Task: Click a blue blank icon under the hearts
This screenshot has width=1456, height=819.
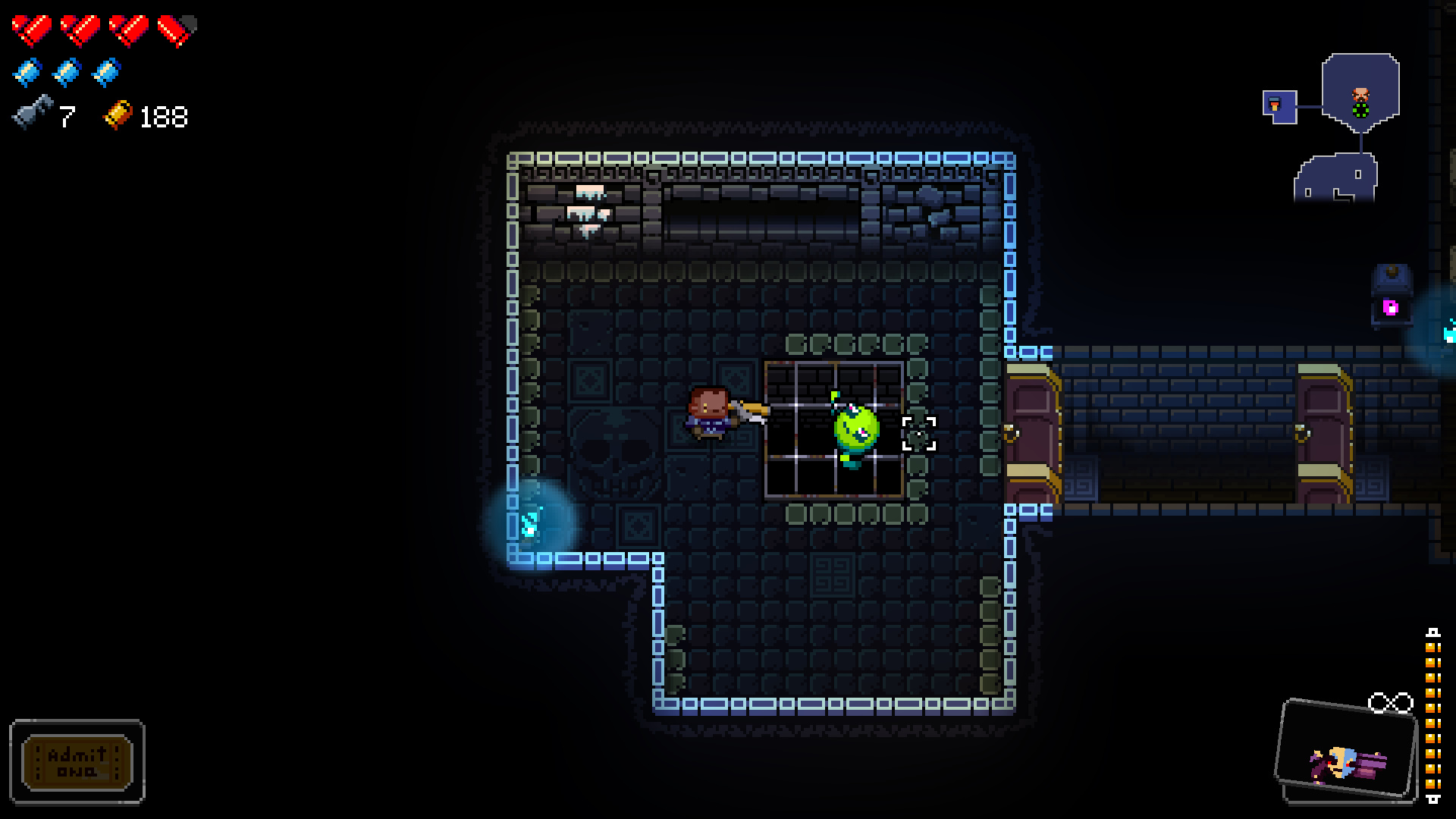Action: tap(28, 74)
